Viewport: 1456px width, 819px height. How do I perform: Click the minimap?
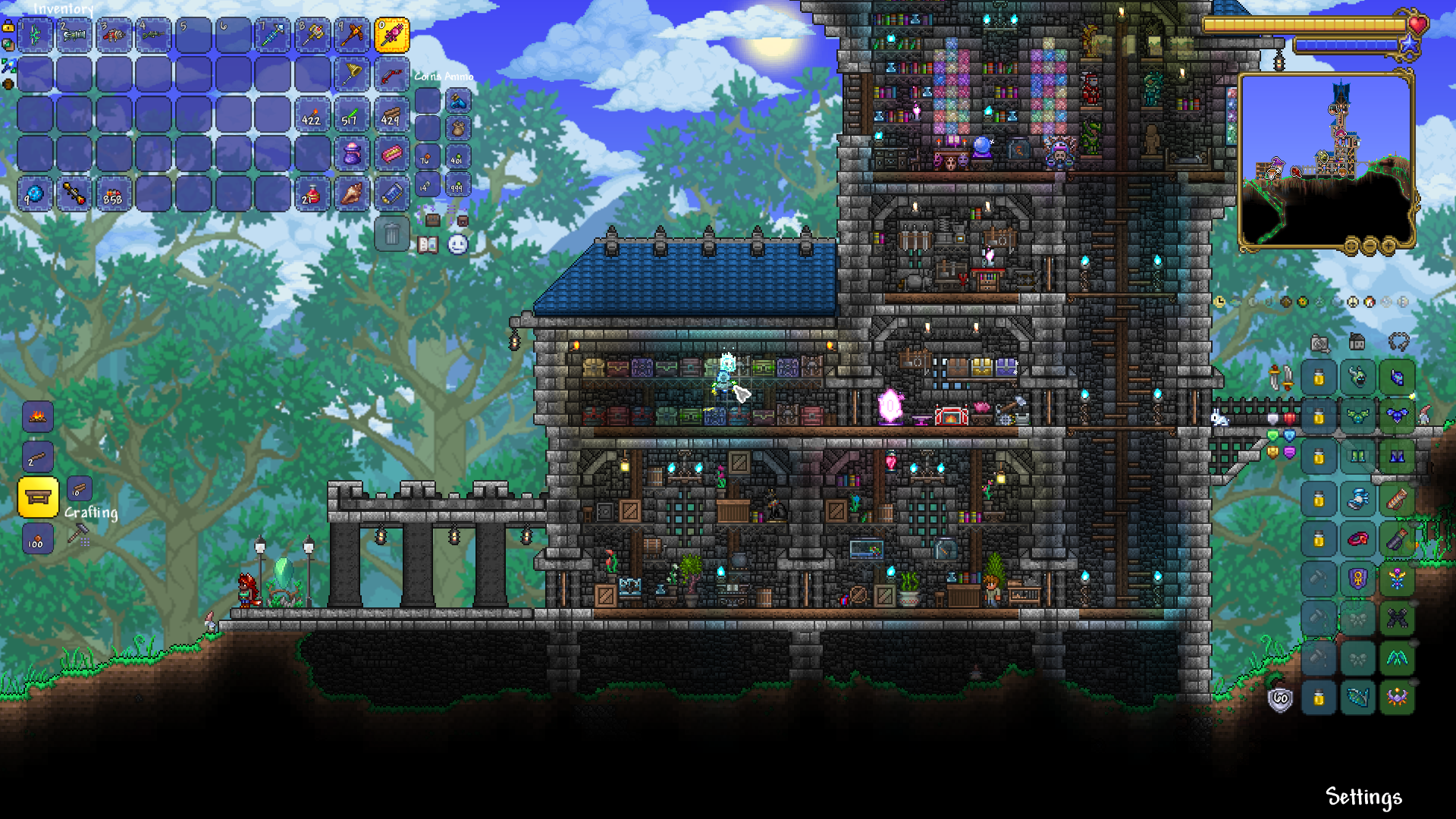tap(1326, 160)
